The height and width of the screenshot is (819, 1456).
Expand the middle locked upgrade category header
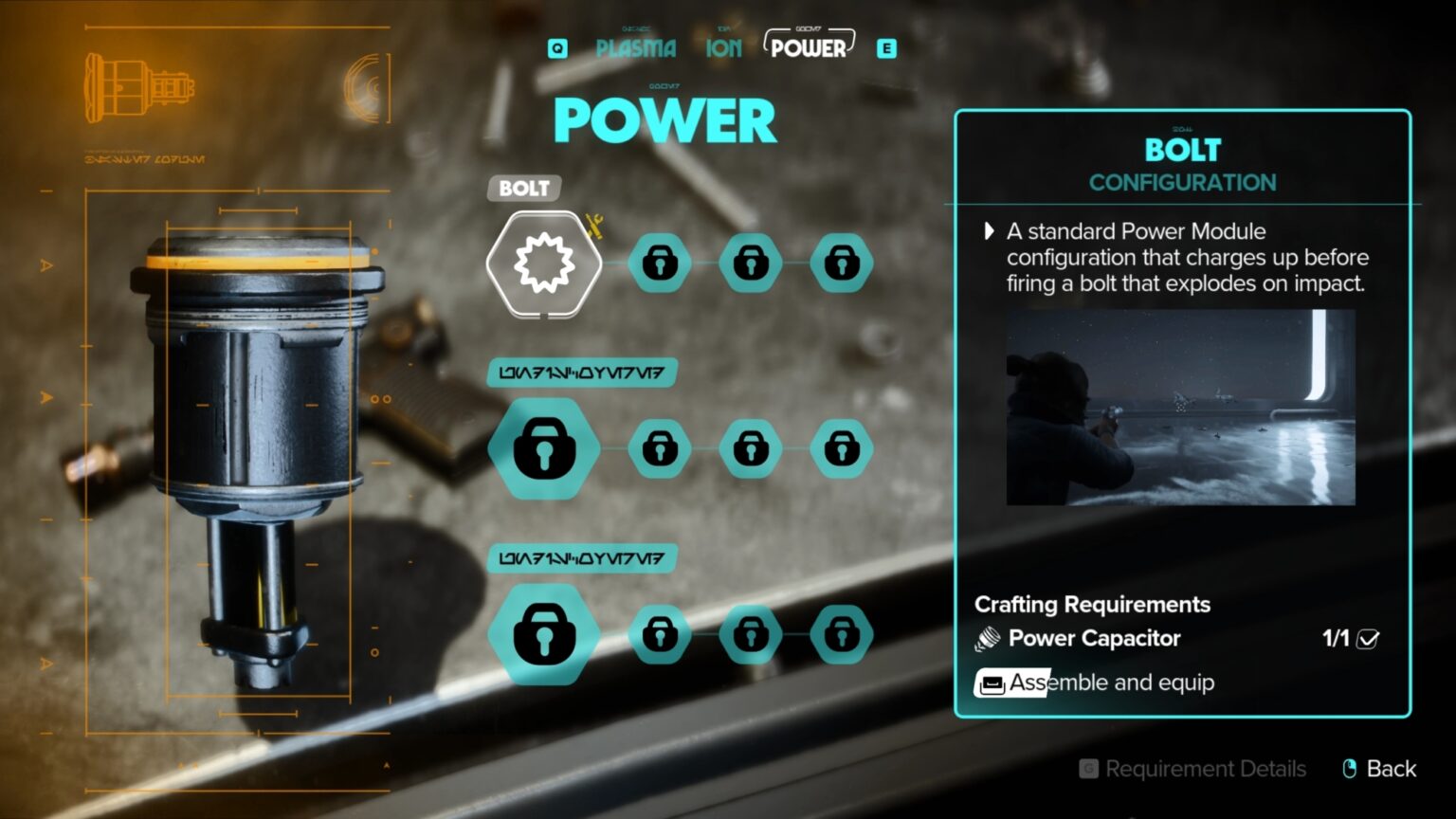(580, 372)
